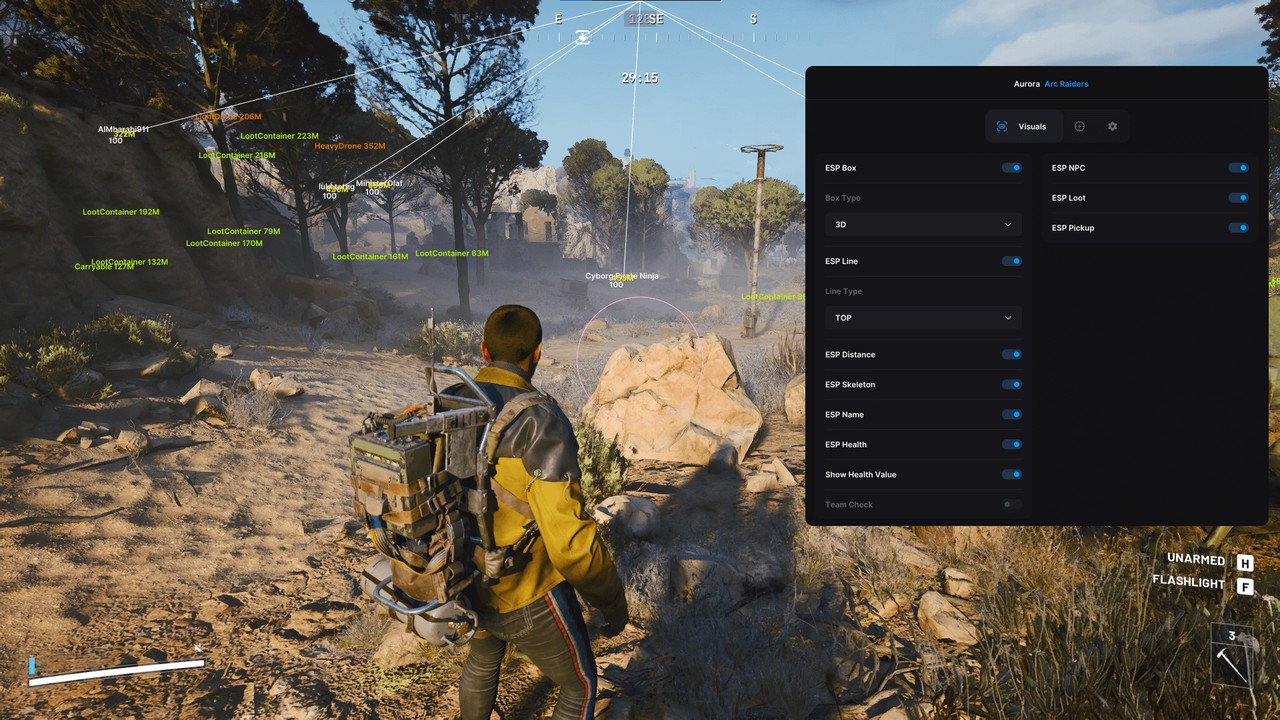Disable ESP Skeleton

(1012, 384)
